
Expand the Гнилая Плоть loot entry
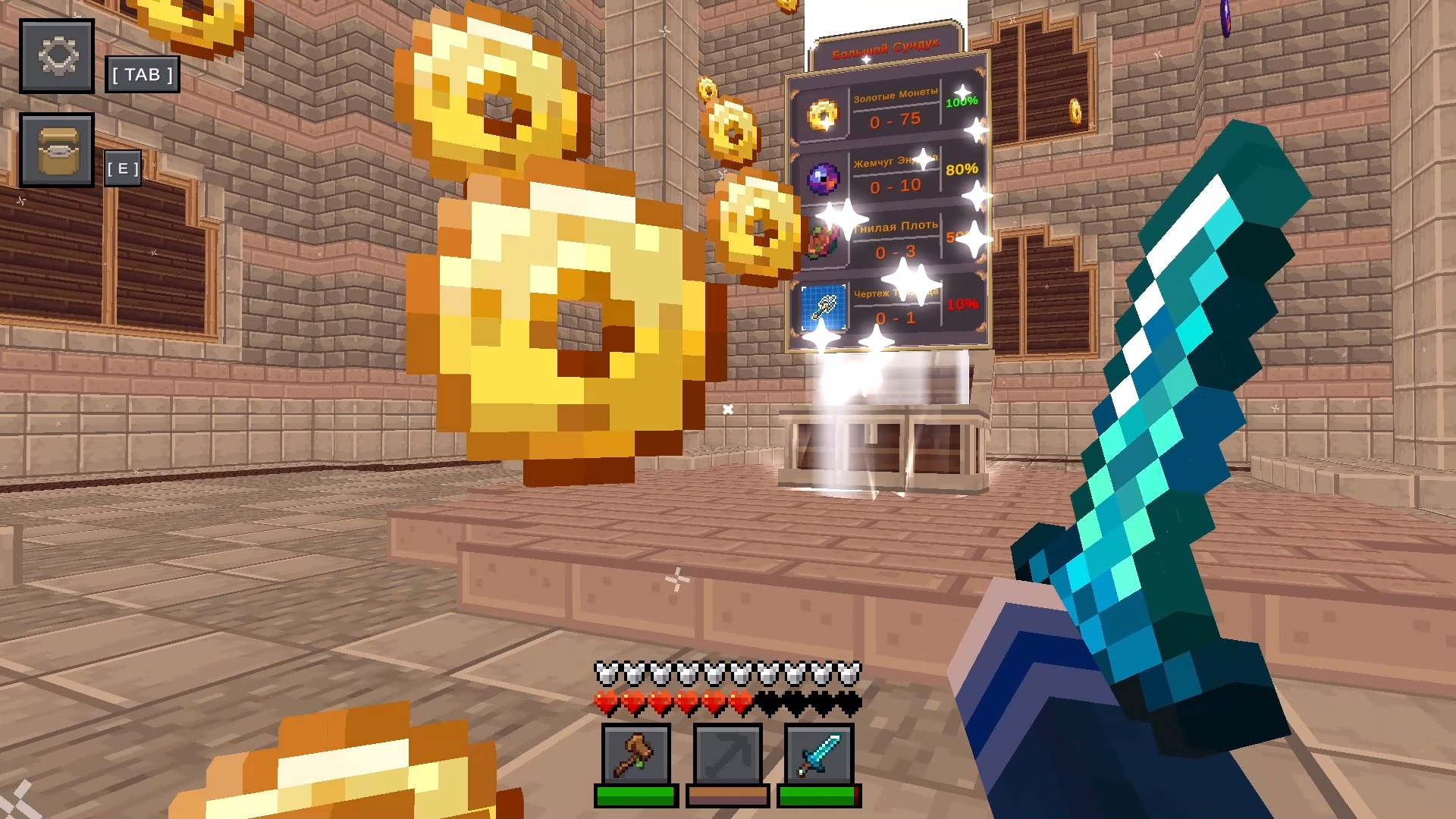point(887,243)
